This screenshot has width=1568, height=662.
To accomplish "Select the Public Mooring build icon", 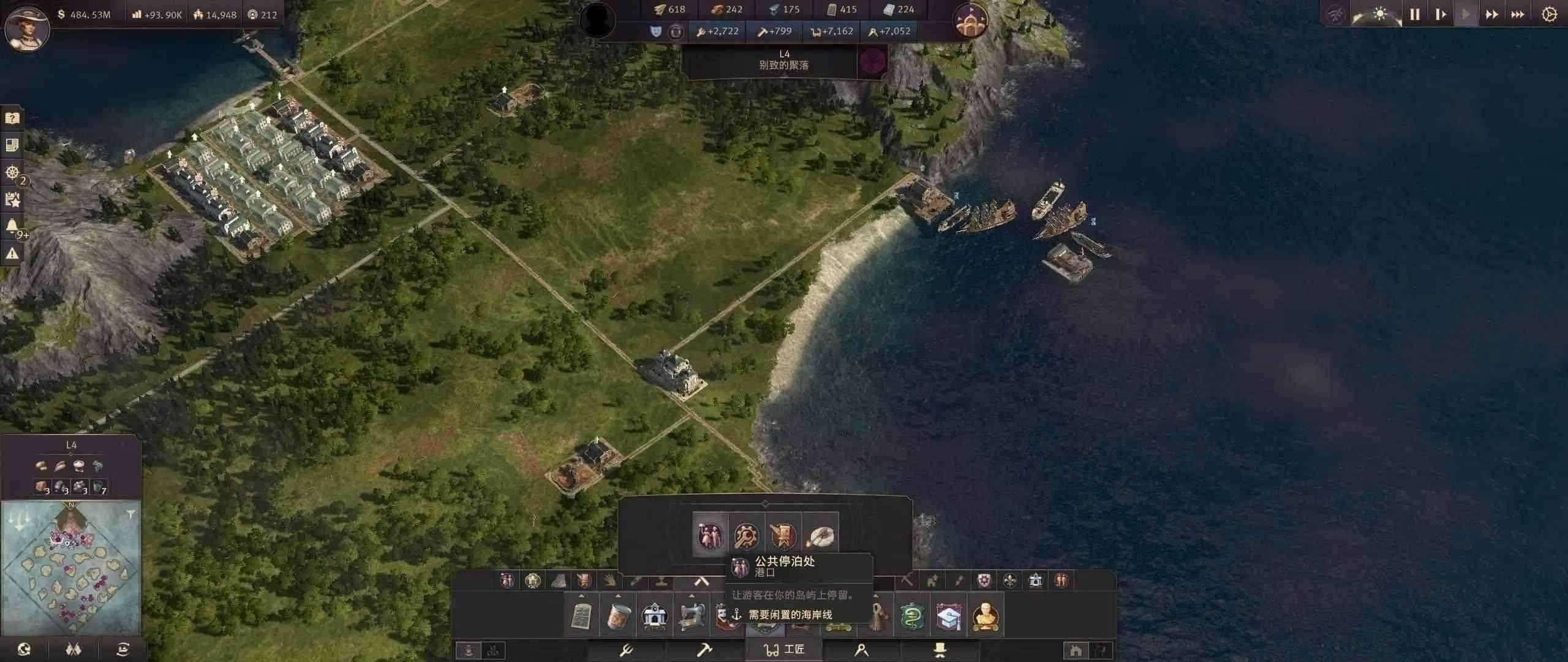I will point(710,536).
